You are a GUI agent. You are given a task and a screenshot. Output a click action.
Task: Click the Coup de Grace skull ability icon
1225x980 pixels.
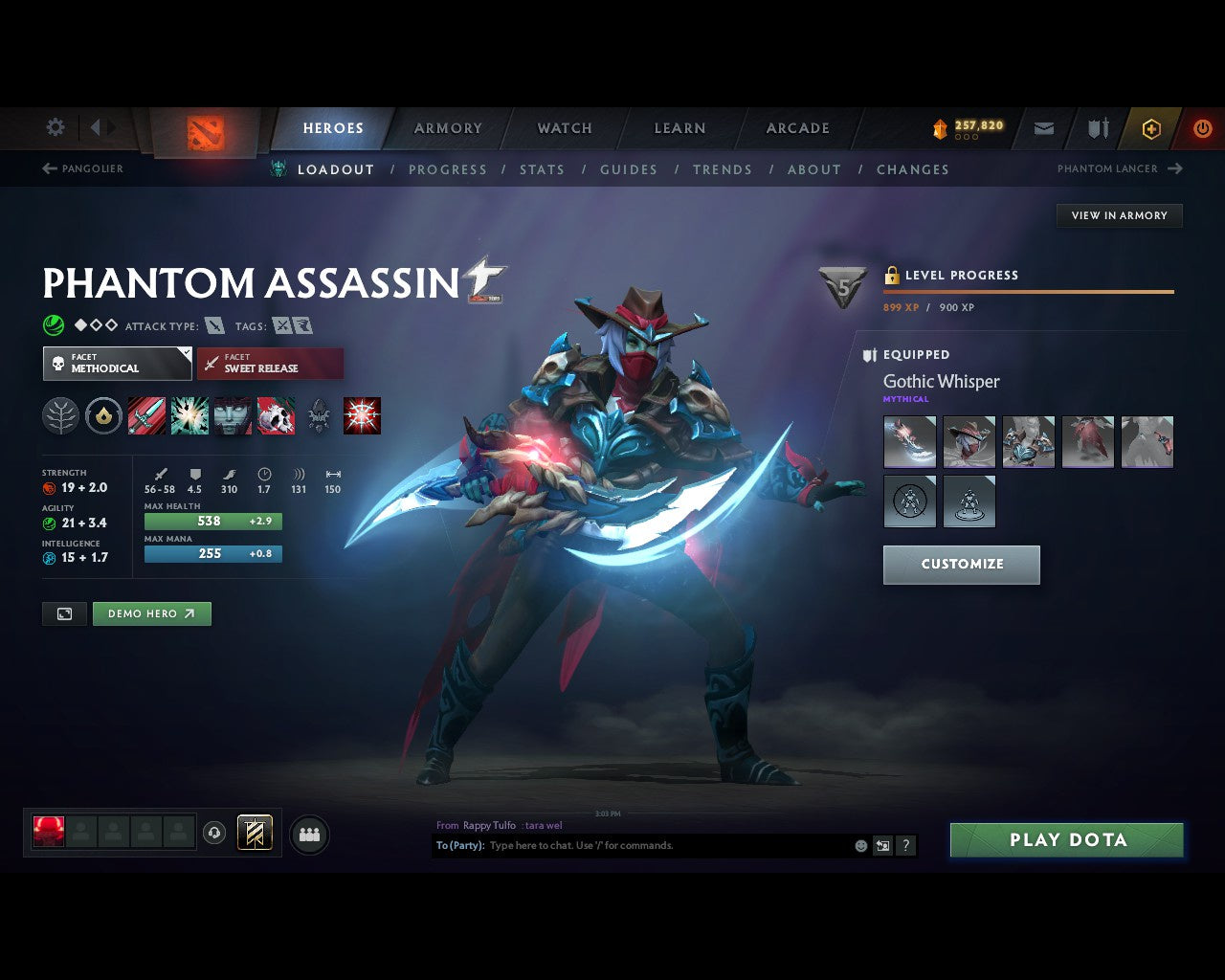pyautogui.click(x=276, y=415)
